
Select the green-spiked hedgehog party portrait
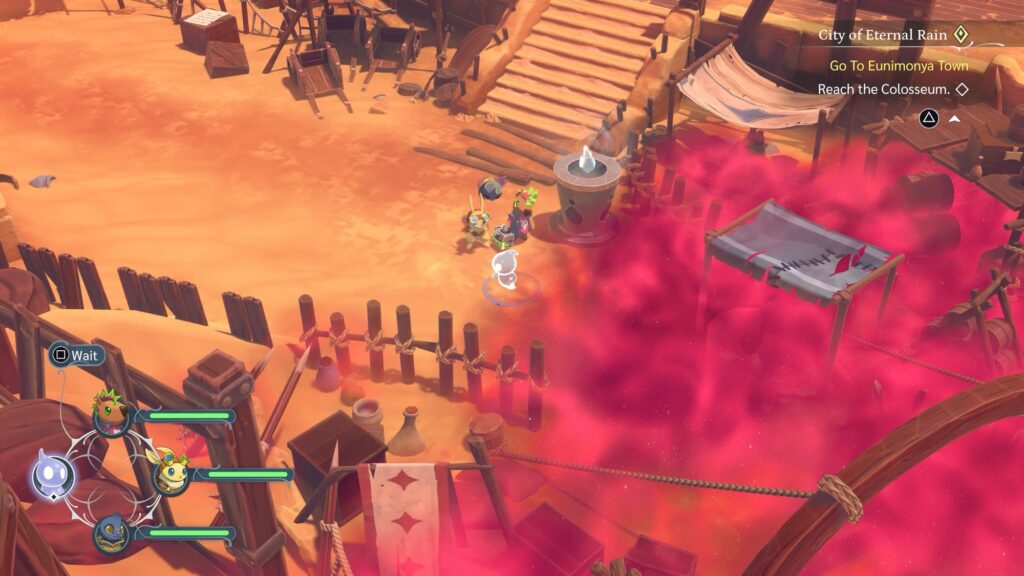pyautogui.click(x=110, y=411)
